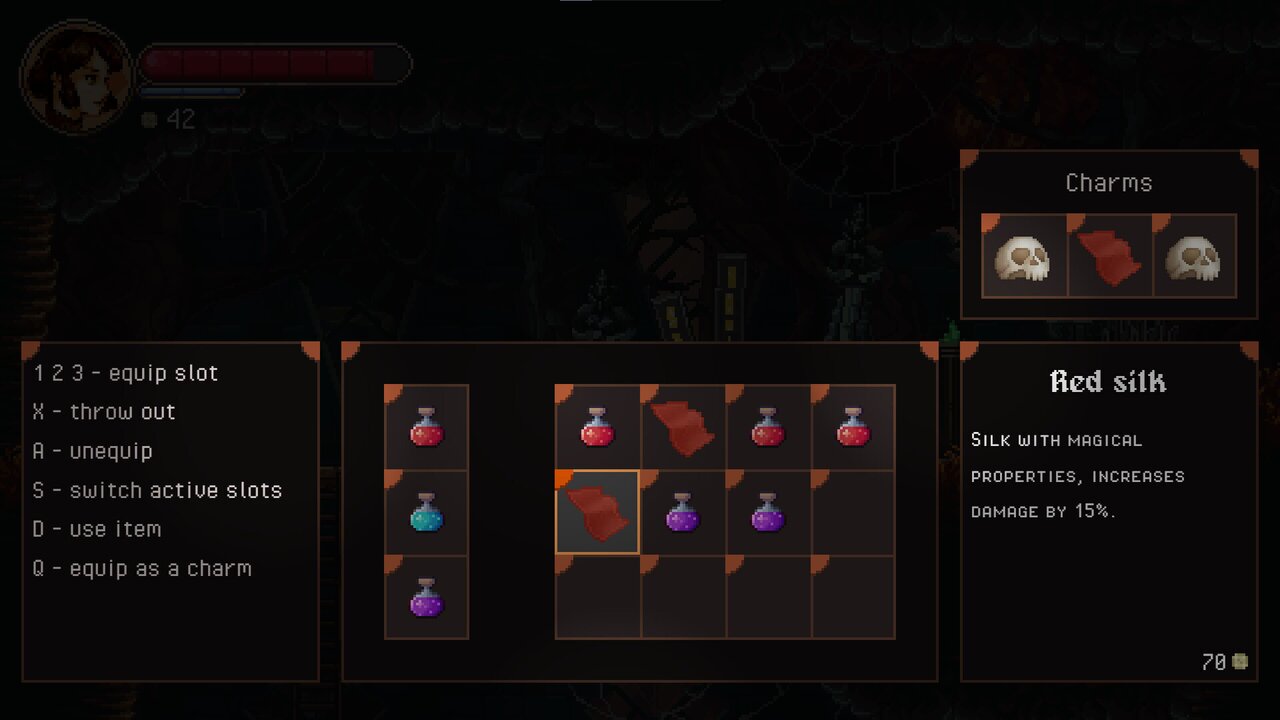
Task: Choose the purple potion in the equip column
Action: (x=426, y=598)
